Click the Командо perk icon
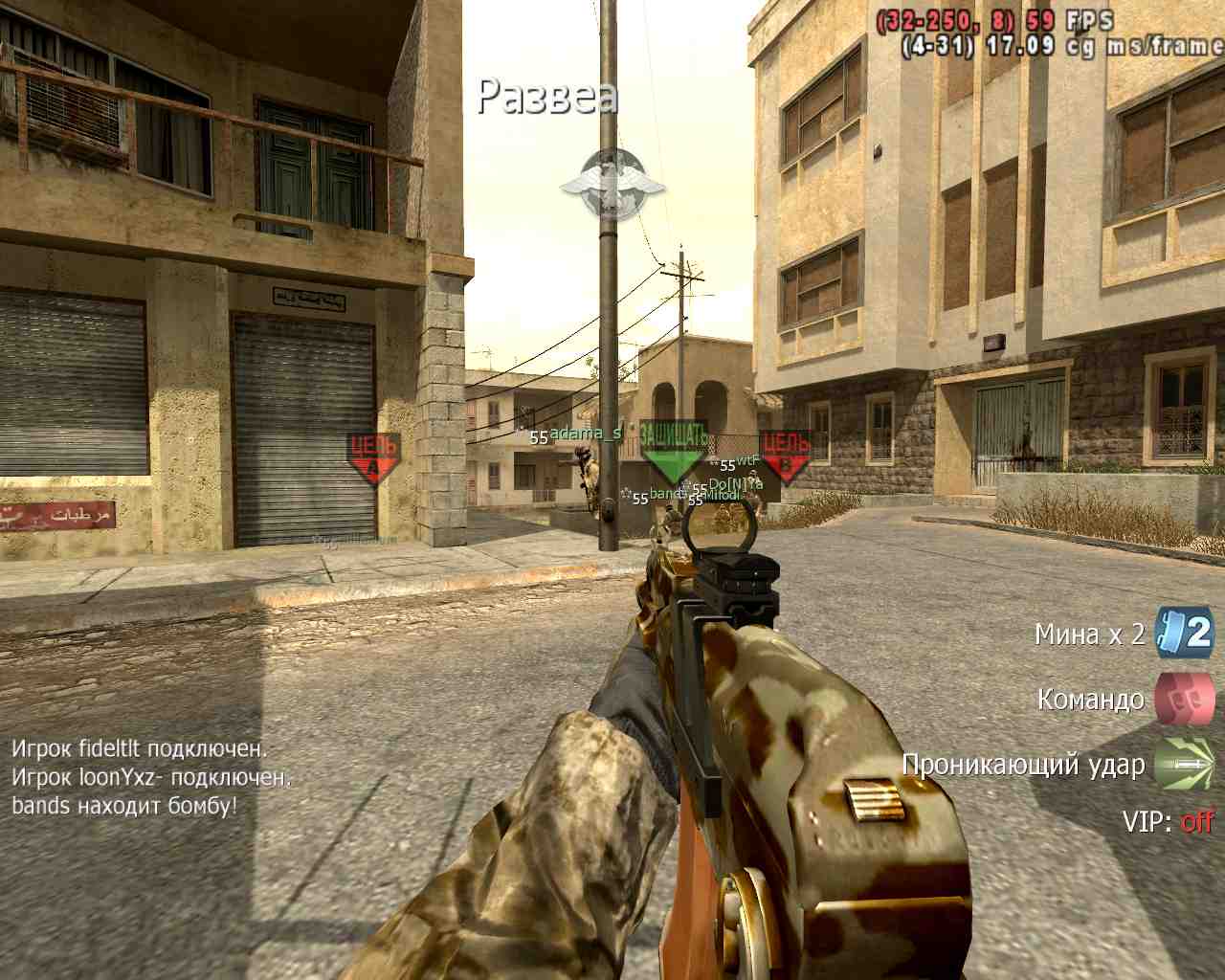 [1185, 699]
